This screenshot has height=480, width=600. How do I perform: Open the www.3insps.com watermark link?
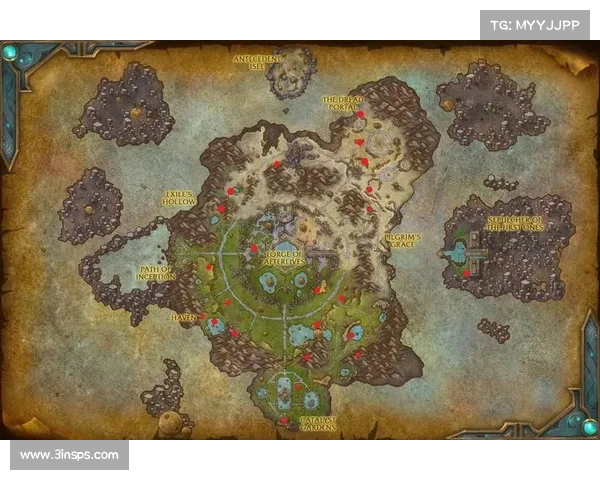(69, 455)
